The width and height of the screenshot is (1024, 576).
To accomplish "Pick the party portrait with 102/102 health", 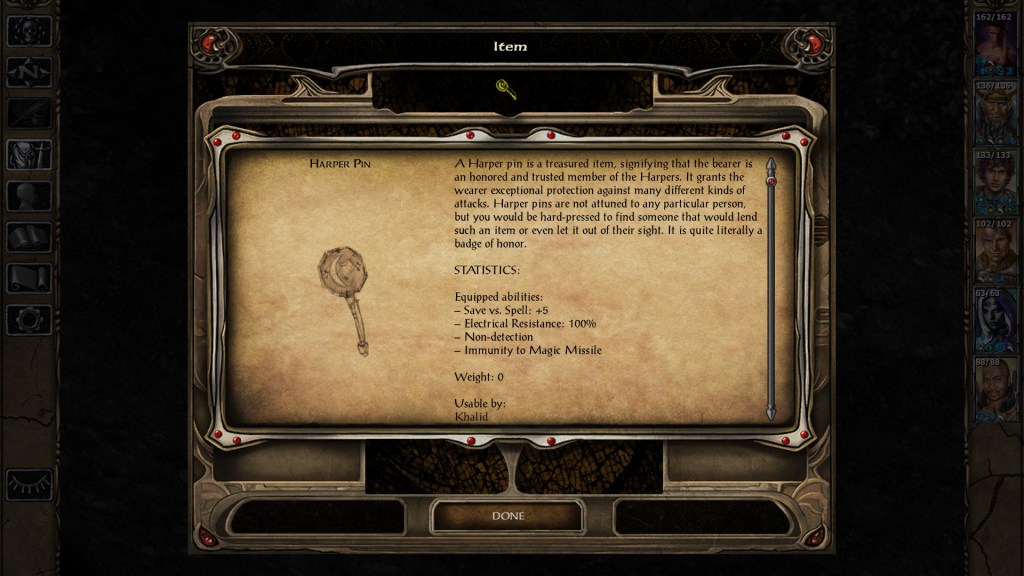I will tap(995, 250).
